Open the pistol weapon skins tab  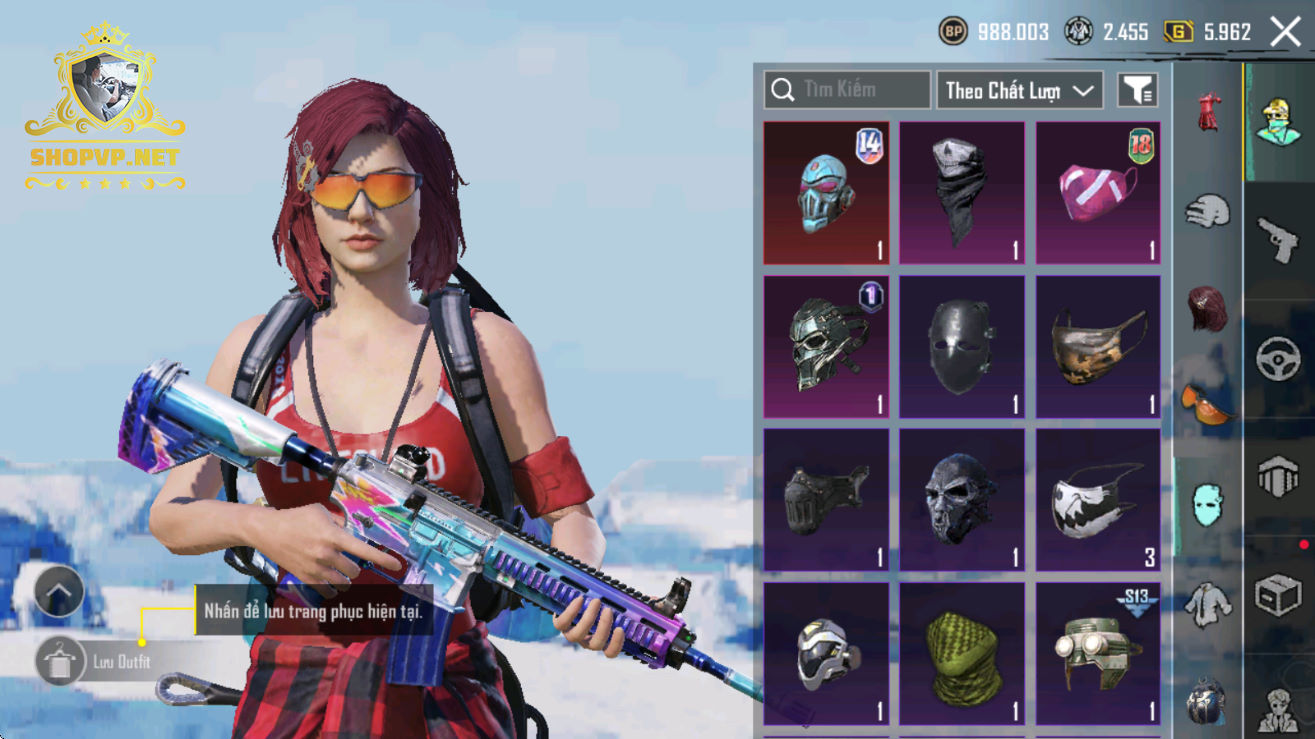pos(1279,240)
